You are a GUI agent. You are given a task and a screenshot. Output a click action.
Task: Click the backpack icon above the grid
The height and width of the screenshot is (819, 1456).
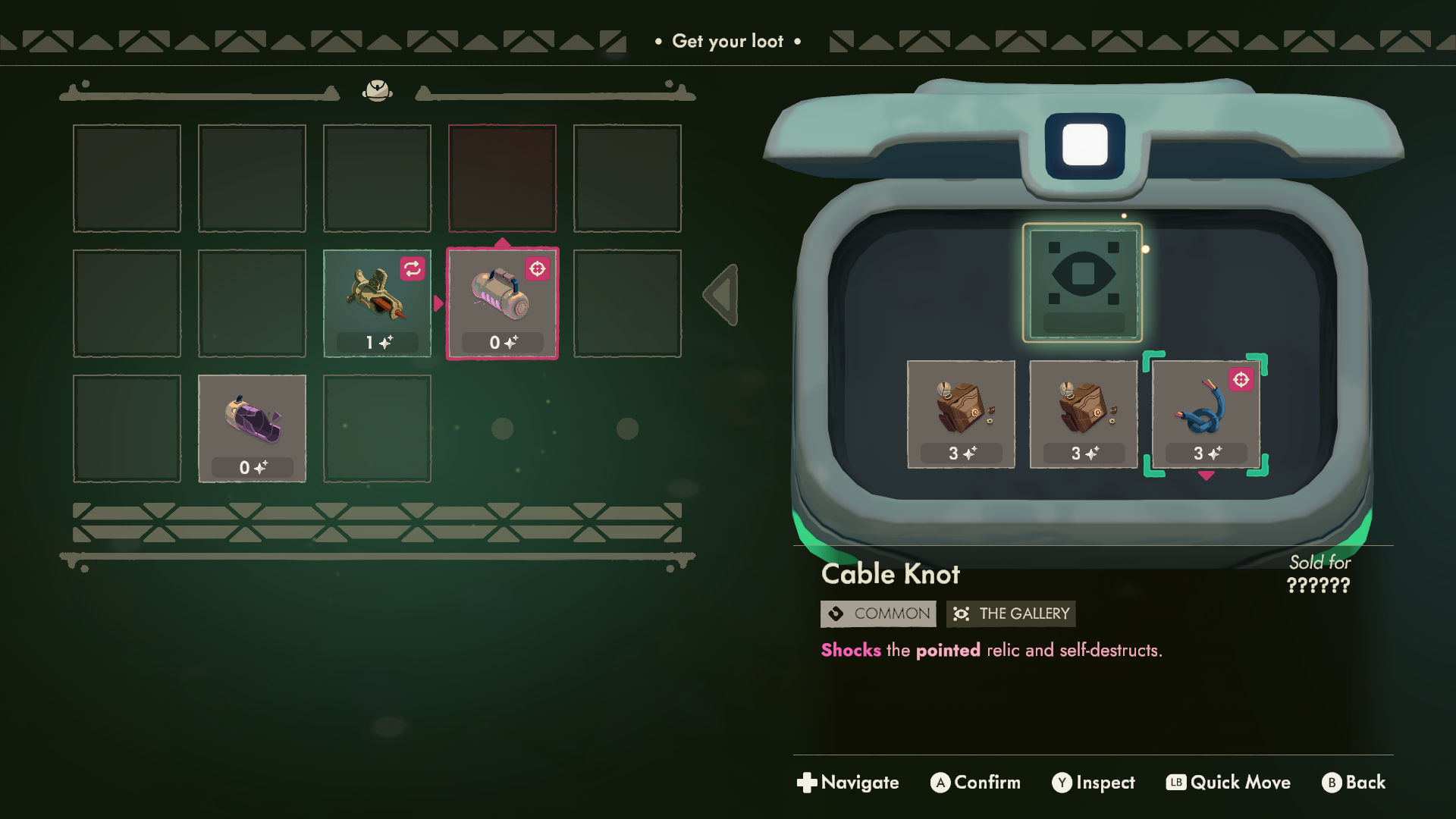pyautogui.click(x=377, y=91)
